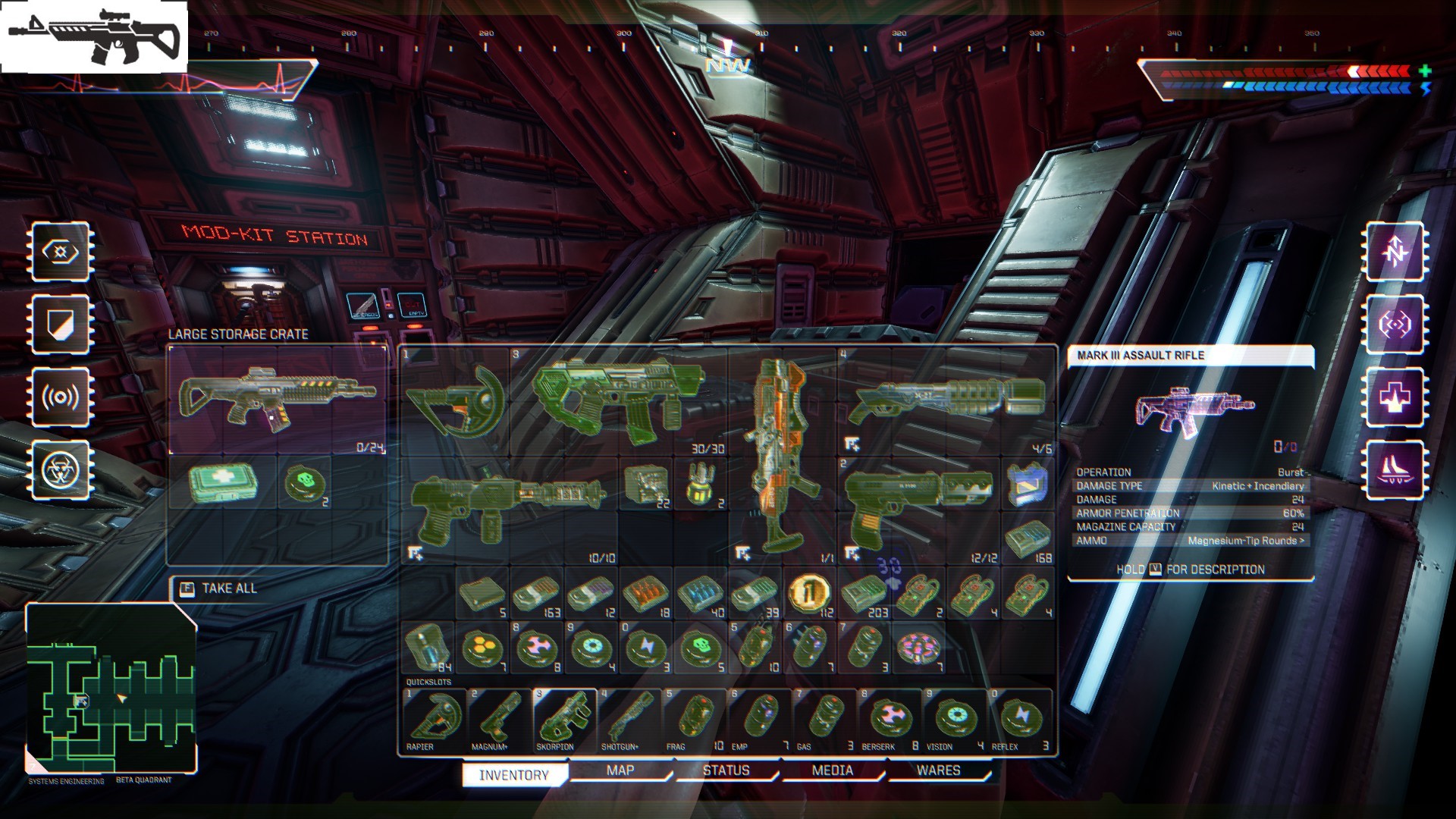Choose the Magnum+ quickslot
The width and height of the screenshot is (1456, 819).
pyautogui.click(x=498, y=719)
